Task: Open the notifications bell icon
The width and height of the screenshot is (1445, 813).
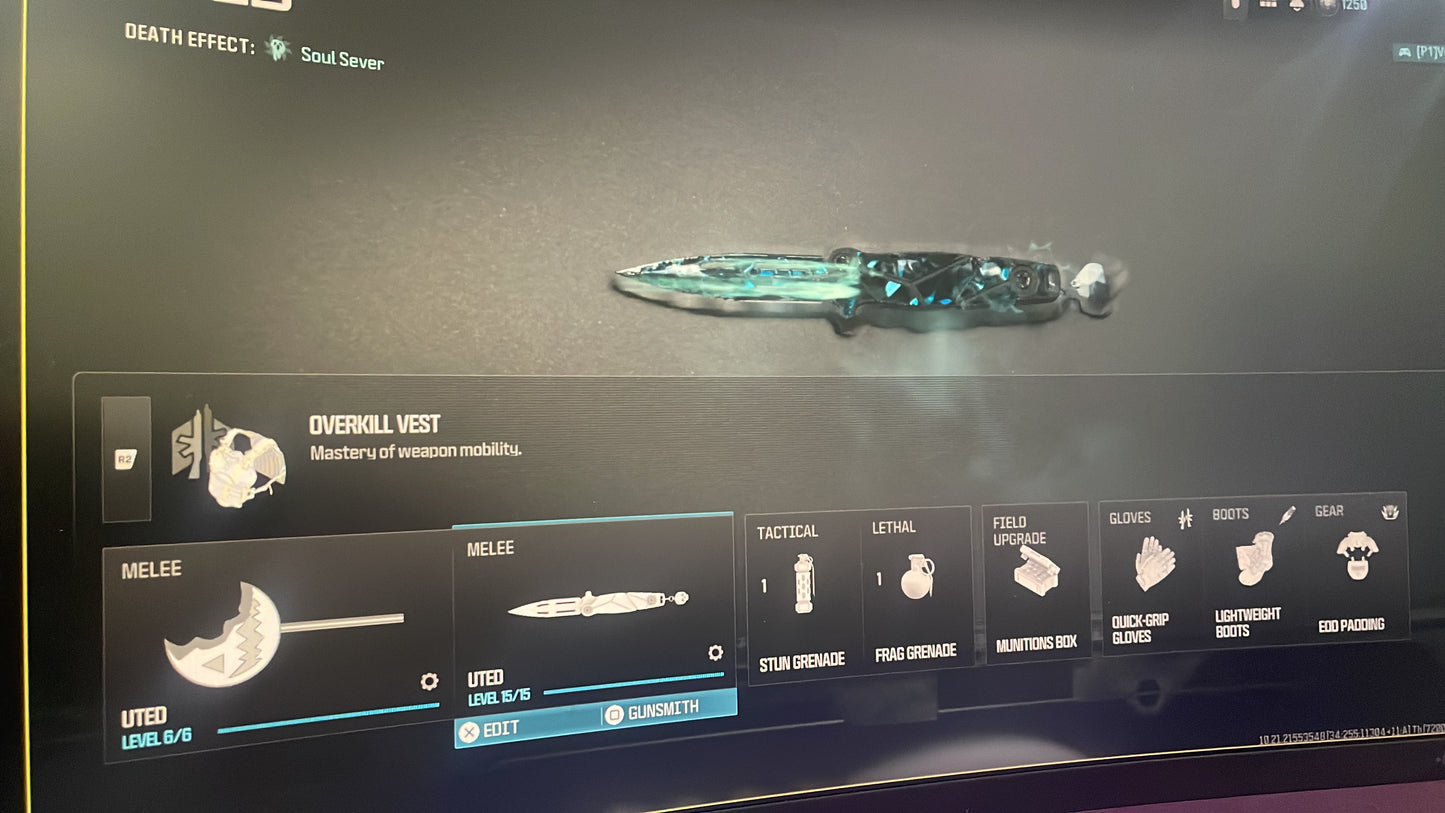Action: pos(1297,5)
